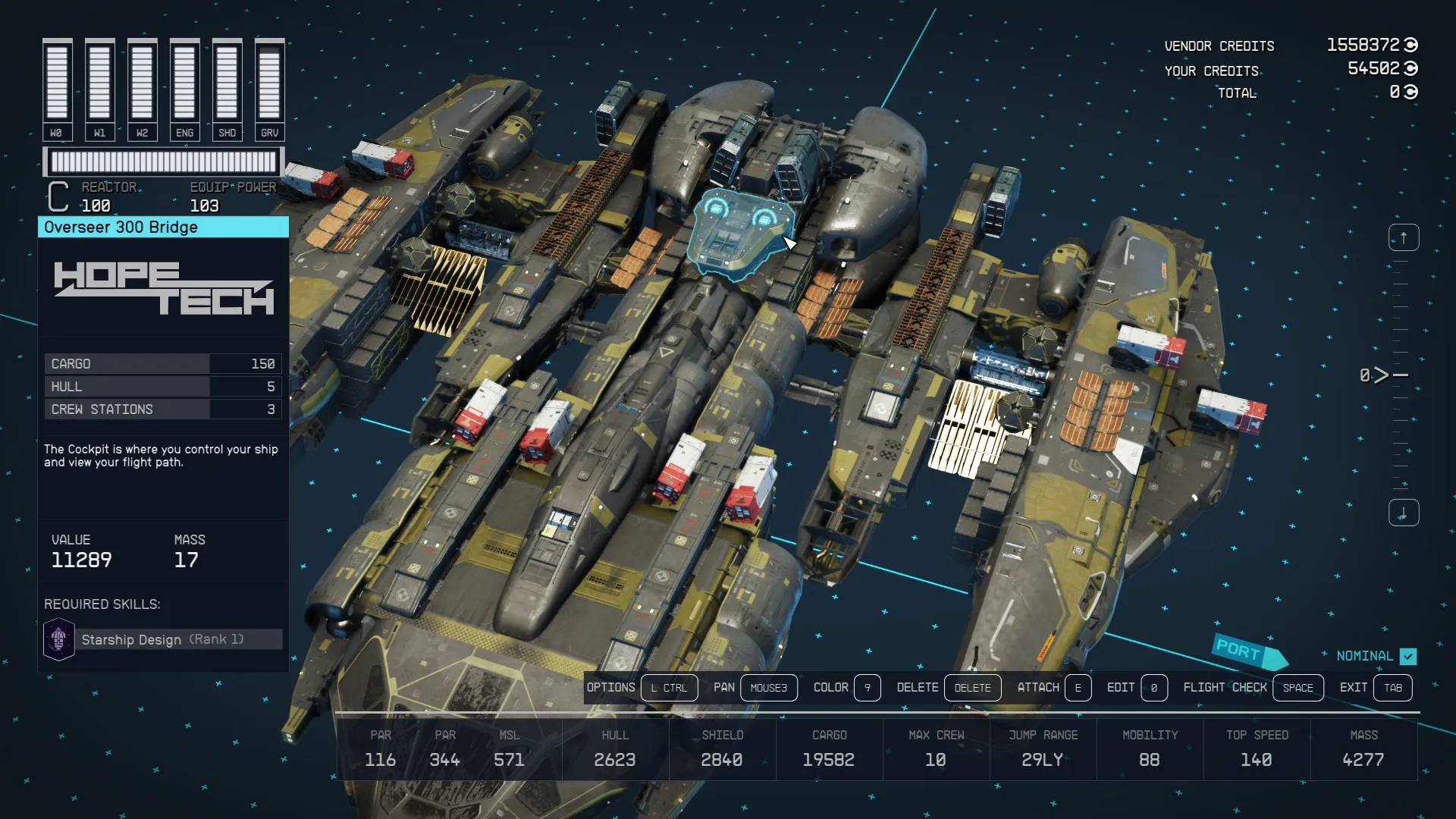This screenshot has height=819, width=1456.
Task: Choose the Edit action
Action: click(1153, 688)
